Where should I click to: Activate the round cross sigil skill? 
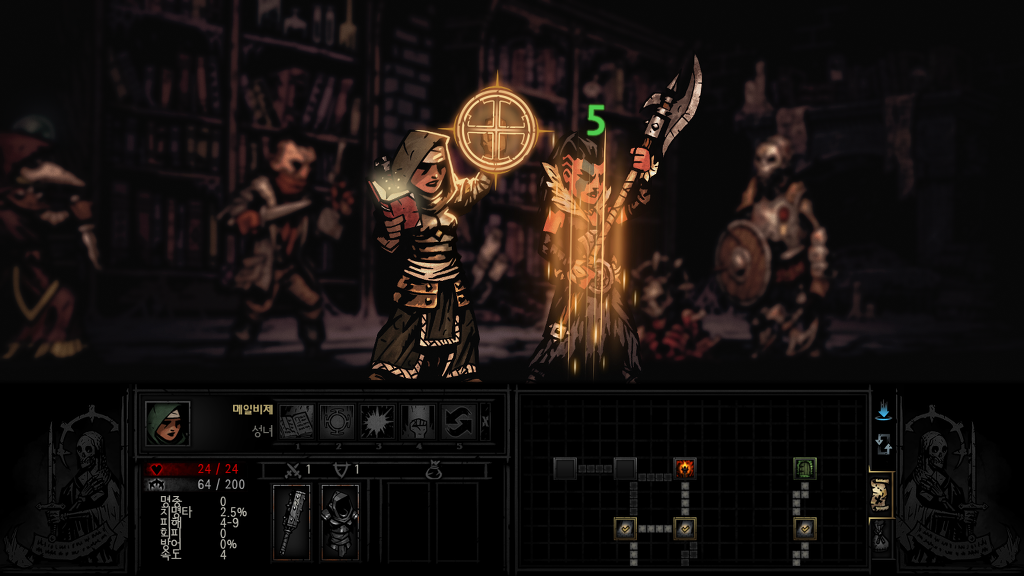(x=337, y=421)
